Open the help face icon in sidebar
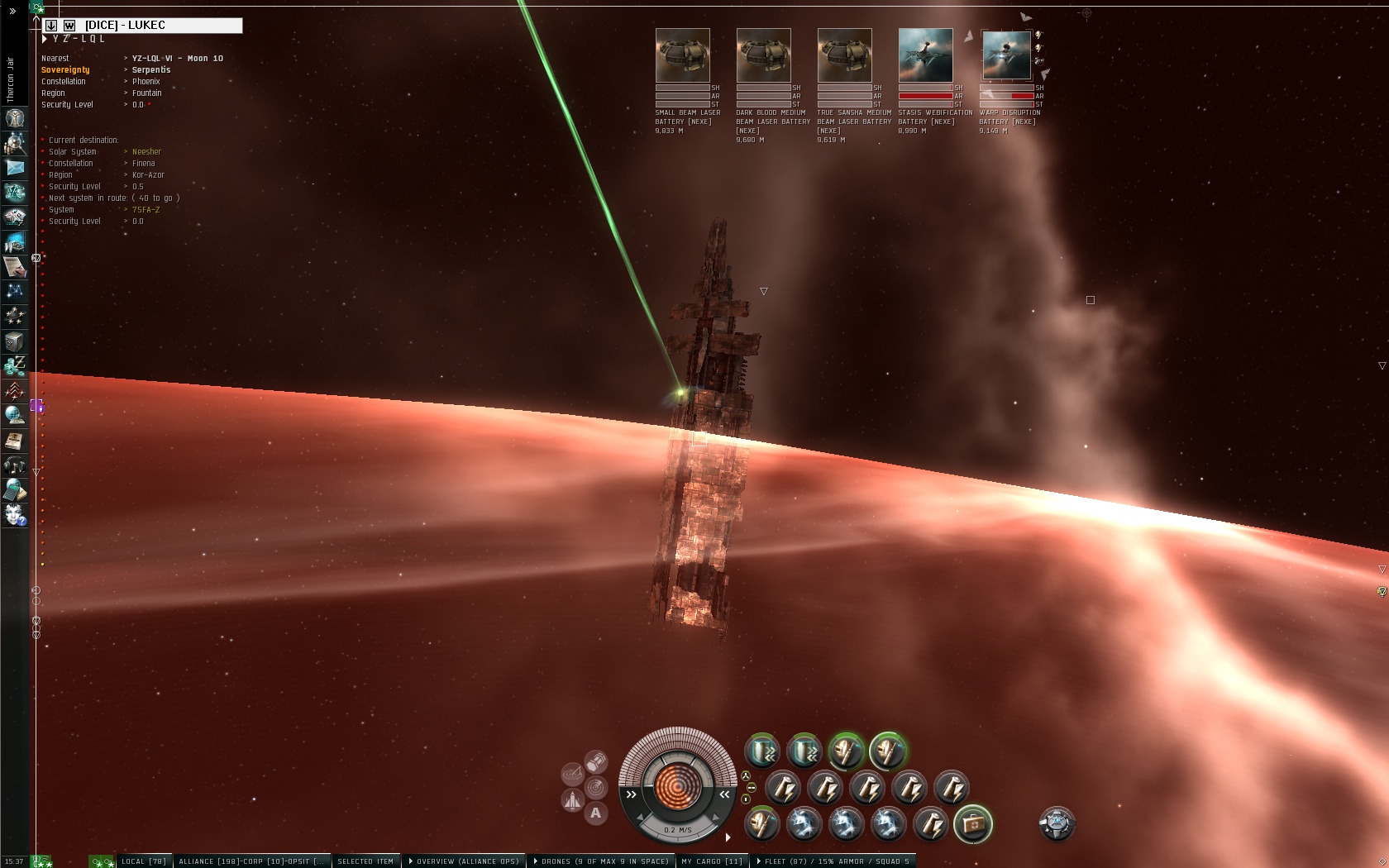Viewport: 1389px width, 868px height. 15,515
